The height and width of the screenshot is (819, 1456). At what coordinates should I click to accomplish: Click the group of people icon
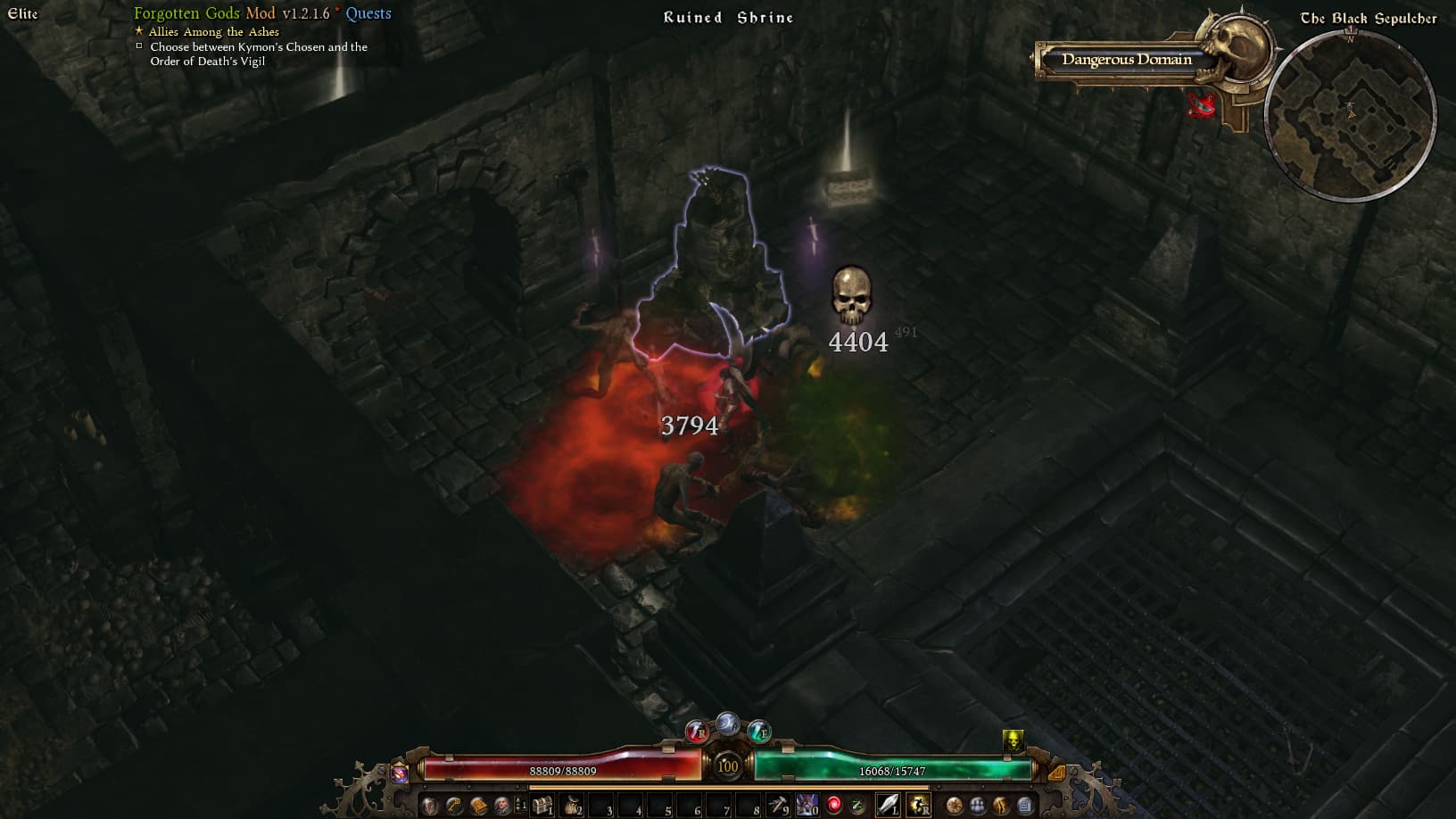(x=978, y=806)
